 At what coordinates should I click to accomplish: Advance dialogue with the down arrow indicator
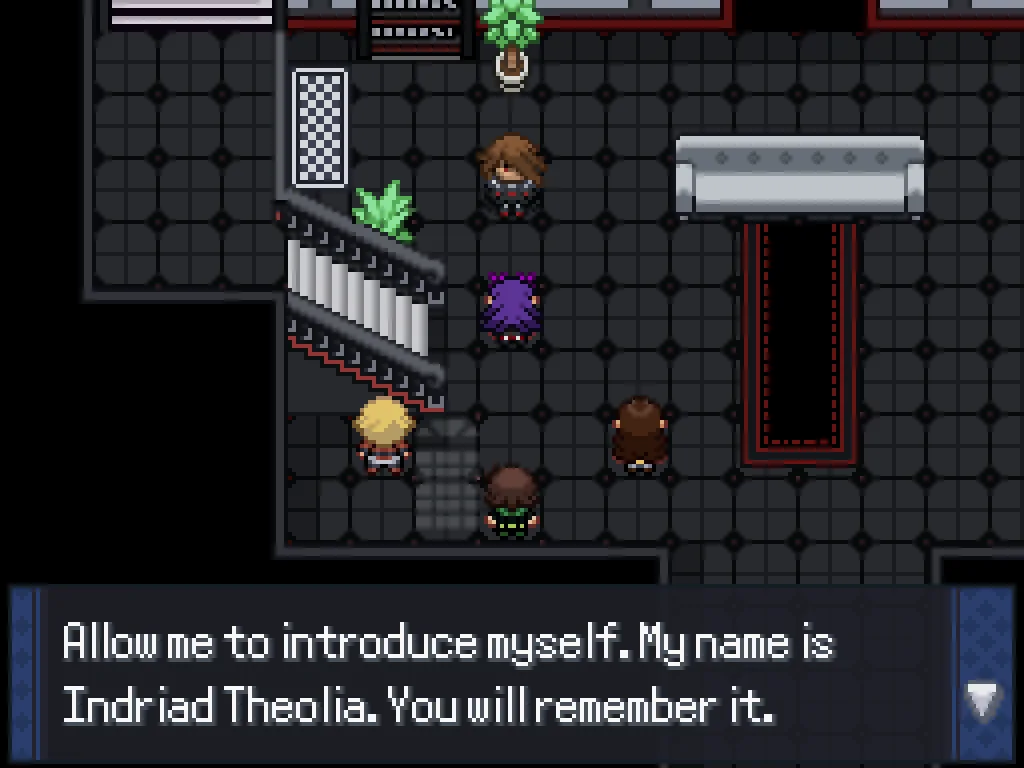[x=982, y=701]
